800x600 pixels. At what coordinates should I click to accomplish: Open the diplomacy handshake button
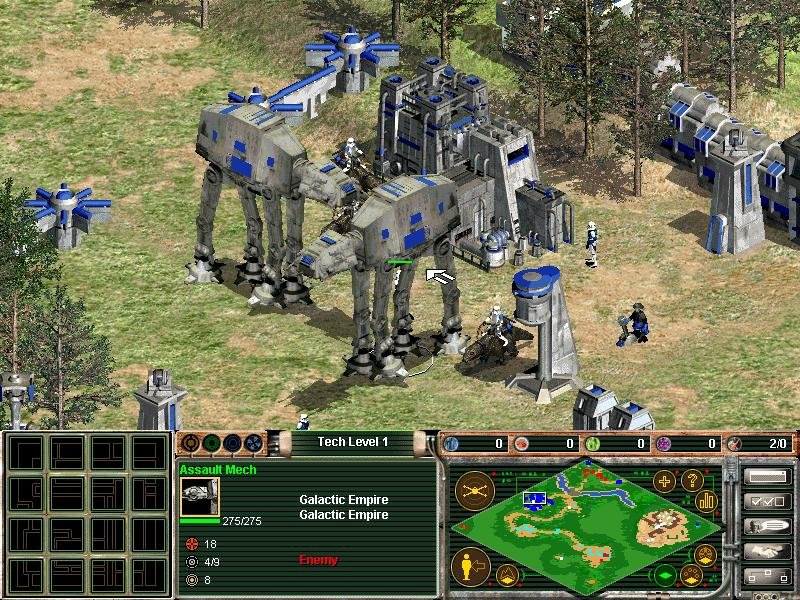[767, 551]
